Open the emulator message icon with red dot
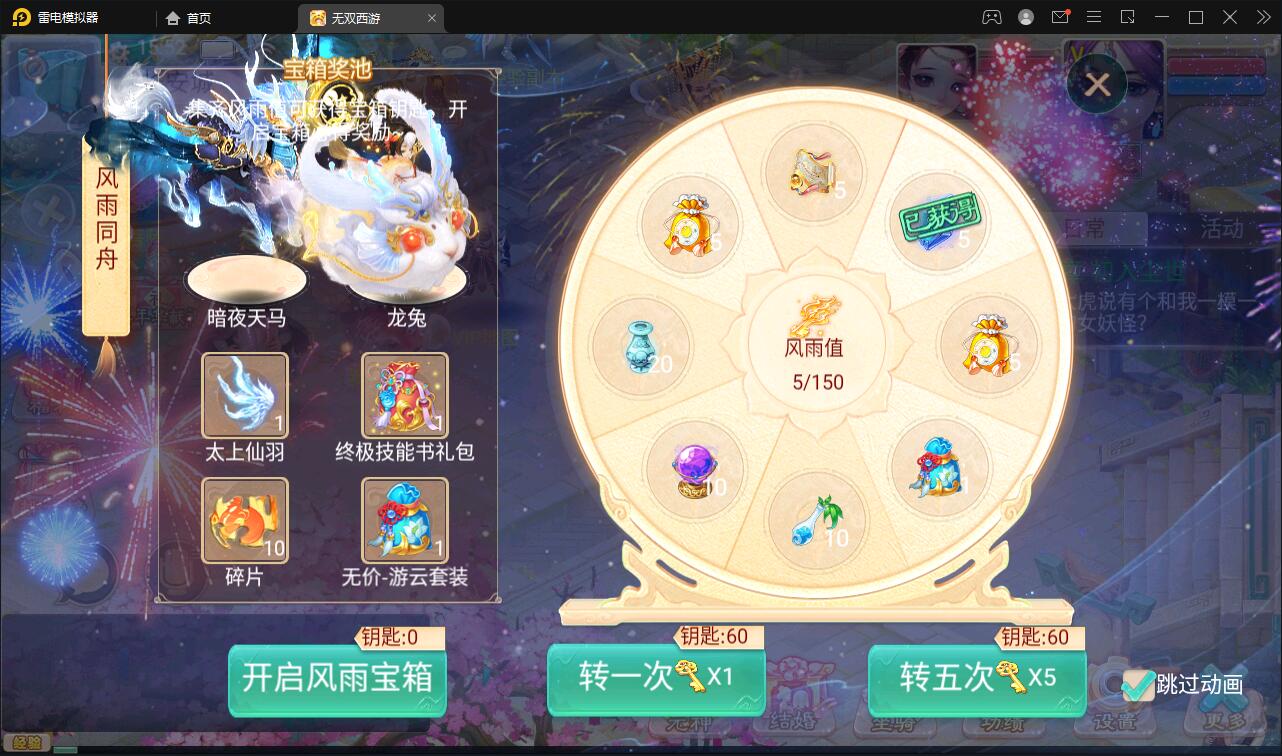This screenshot has height=756, width=1282. point(1060,17)
